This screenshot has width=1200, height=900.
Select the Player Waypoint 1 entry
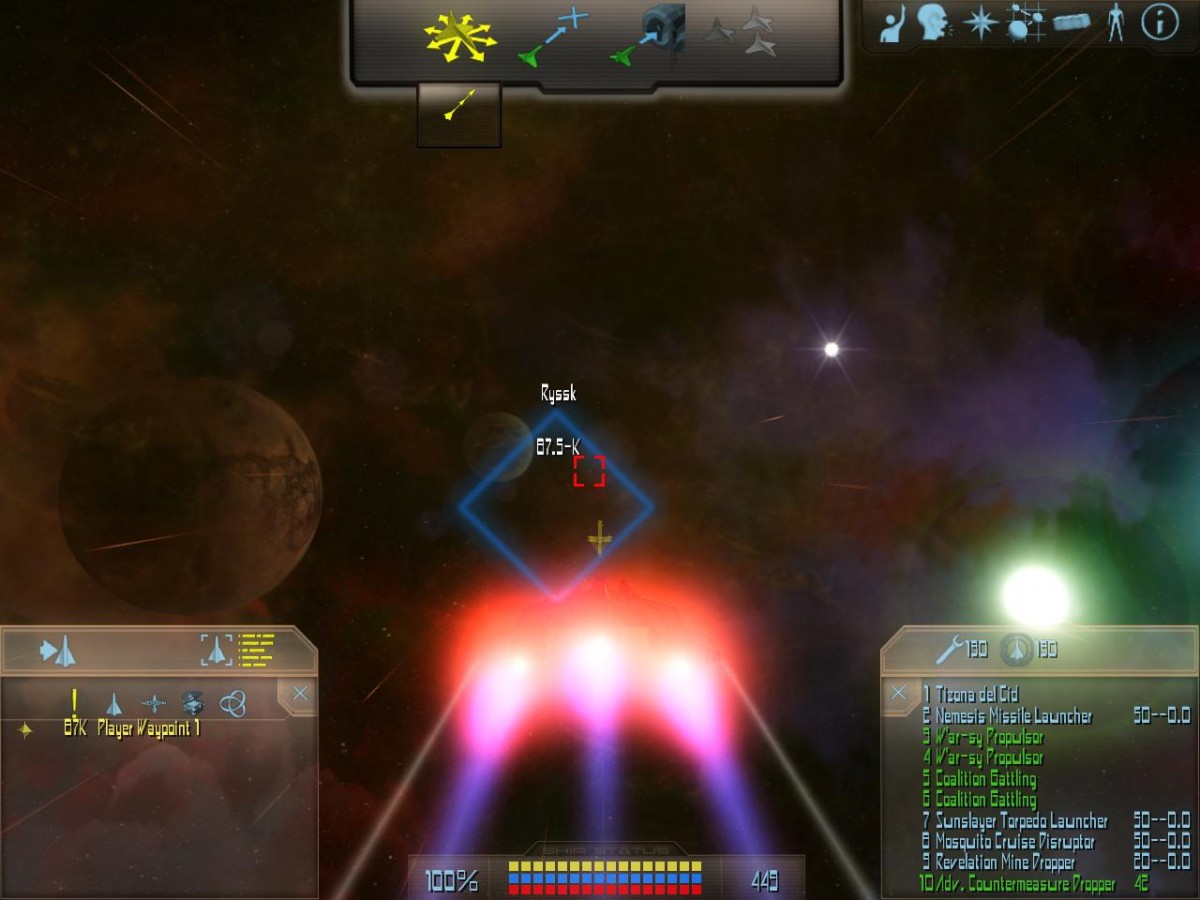[x=148, y=729]
